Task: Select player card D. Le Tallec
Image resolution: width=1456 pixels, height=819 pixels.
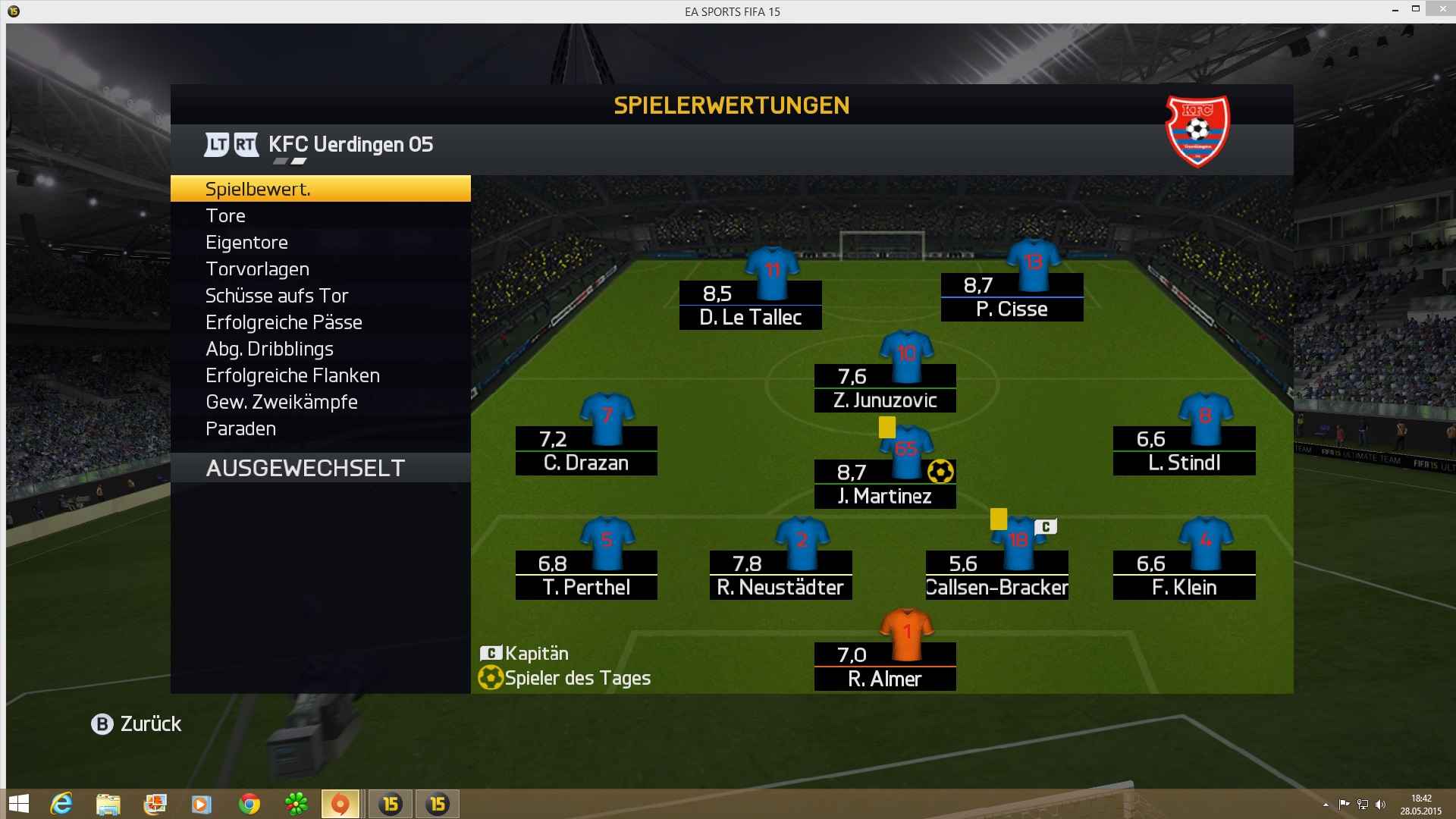Action: pos(750,305)
